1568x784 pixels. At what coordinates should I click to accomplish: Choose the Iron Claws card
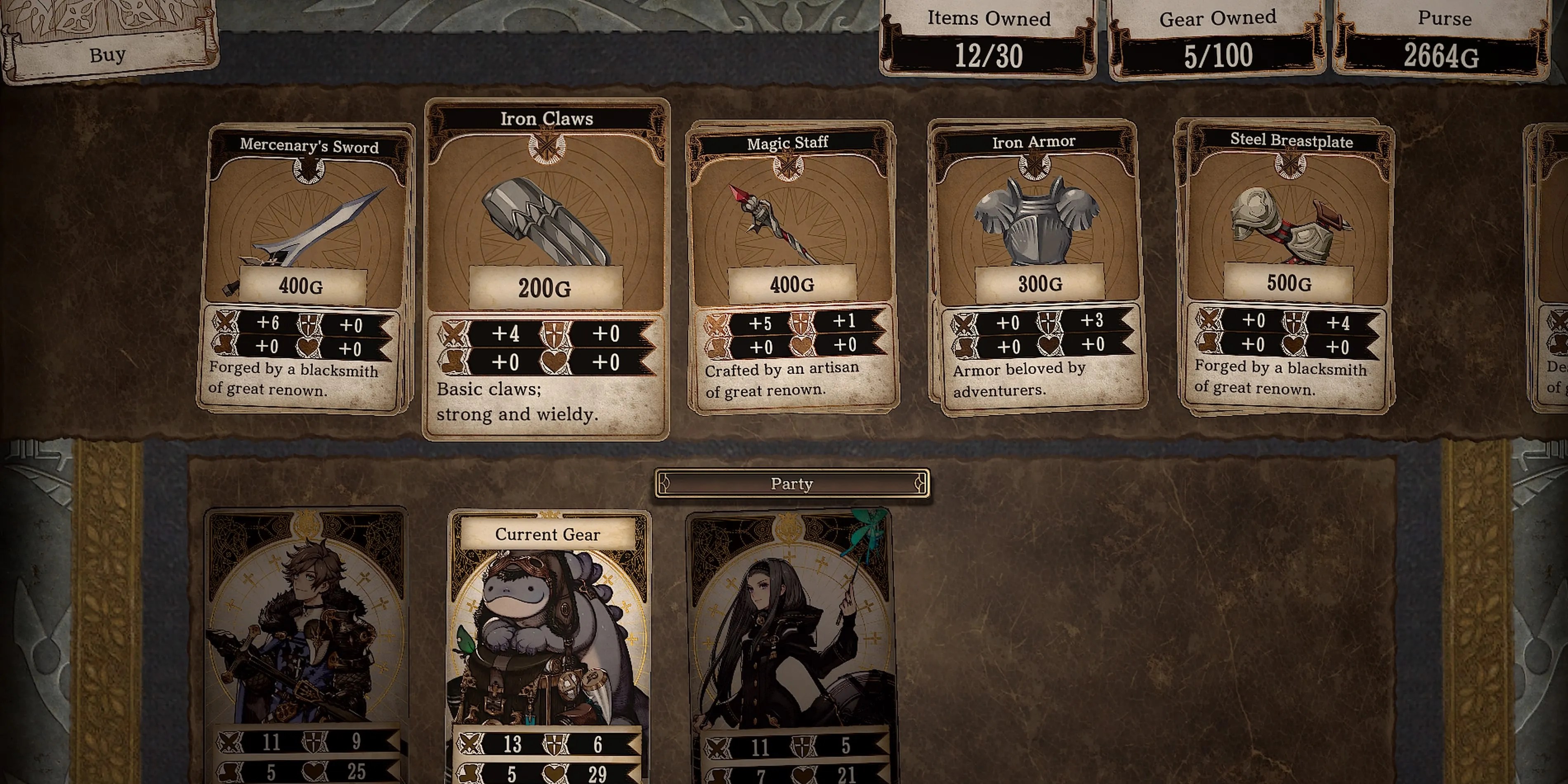(x=546, y=268)
